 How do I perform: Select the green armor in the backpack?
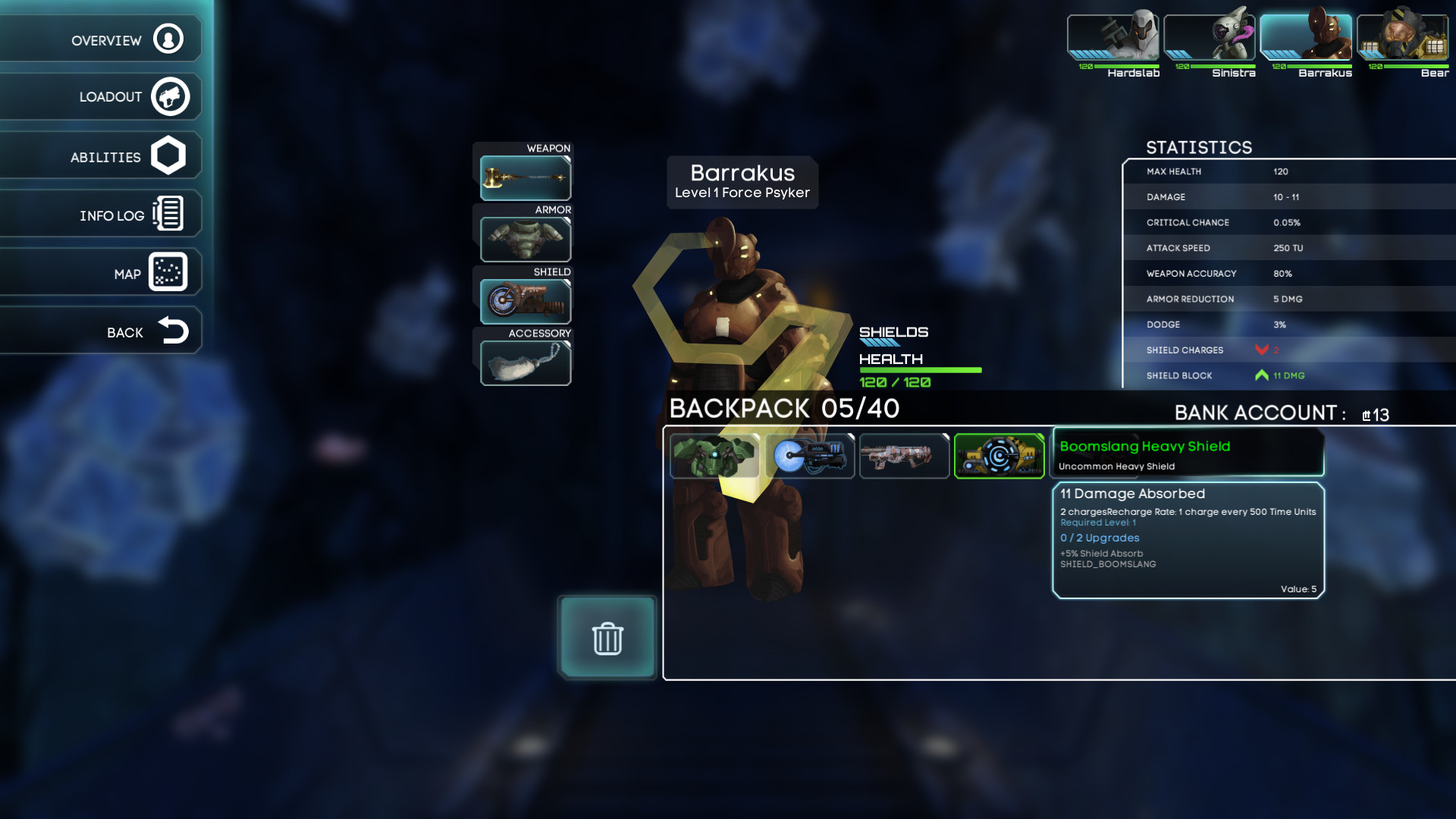point(714,455)
